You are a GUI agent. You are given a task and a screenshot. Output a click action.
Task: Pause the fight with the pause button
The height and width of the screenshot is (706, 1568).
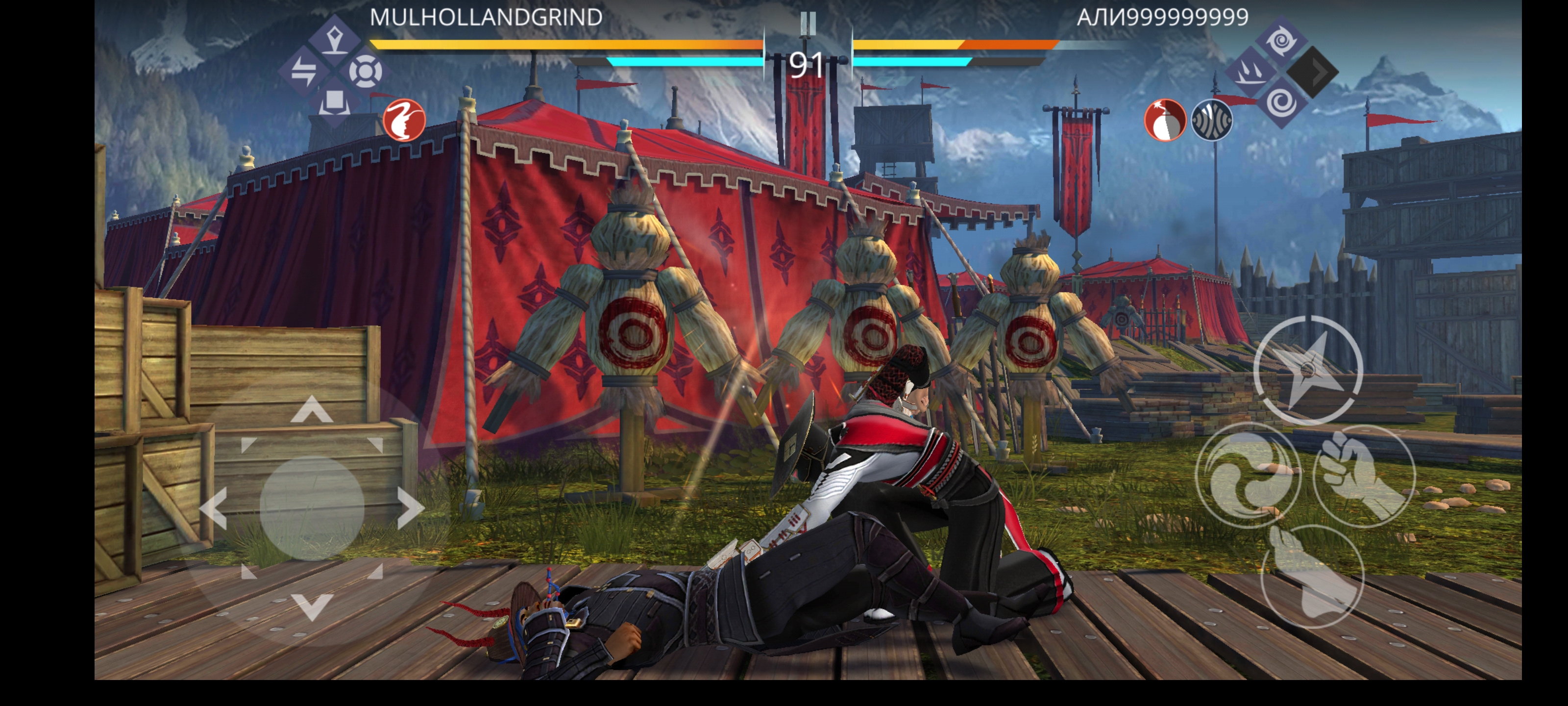[x=808, y=23]
